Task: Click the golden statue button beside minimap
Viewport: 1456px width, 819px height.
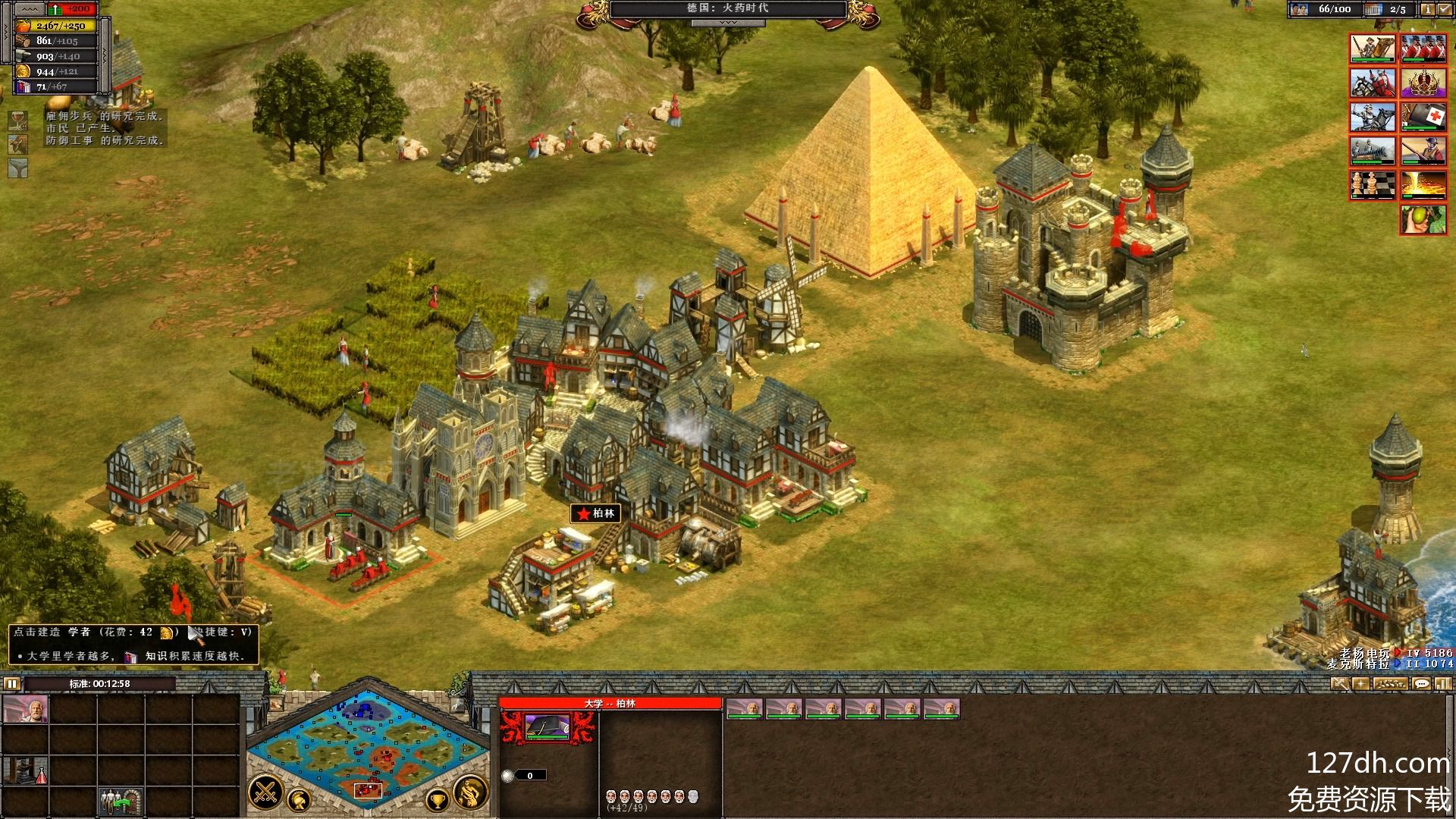Action: 471,792
